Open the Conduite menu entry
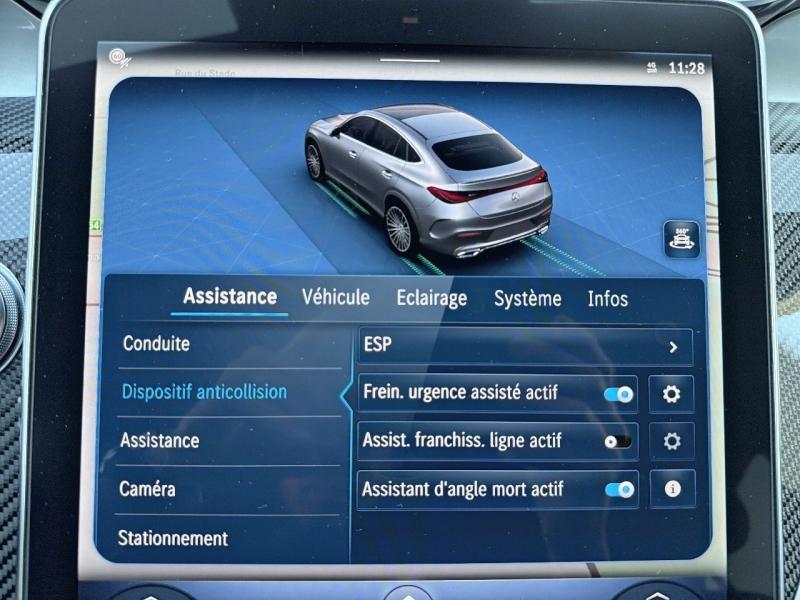 [x=156, y=344]
